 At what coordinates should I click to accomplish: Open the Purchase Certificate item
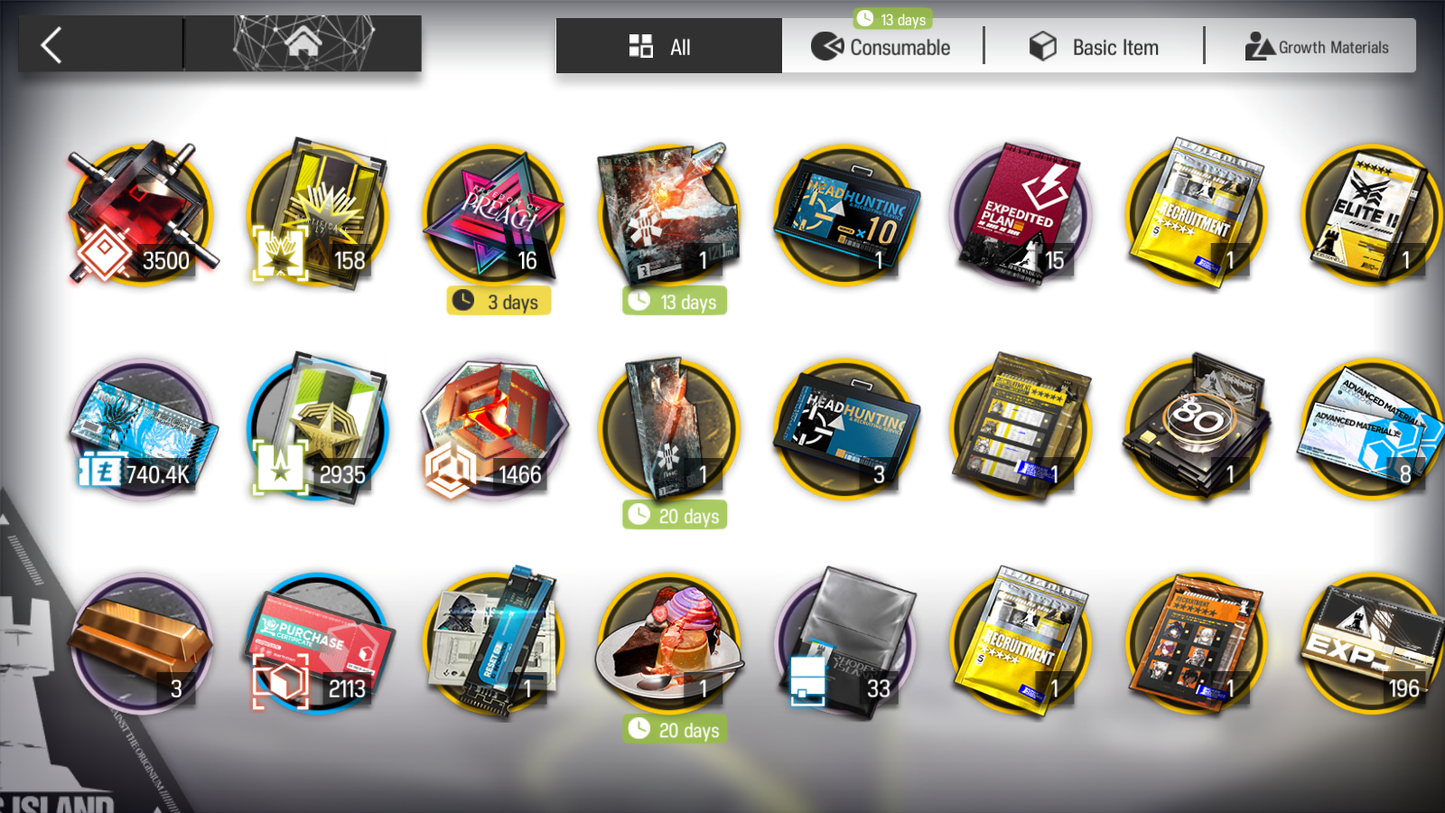point(318,644)
